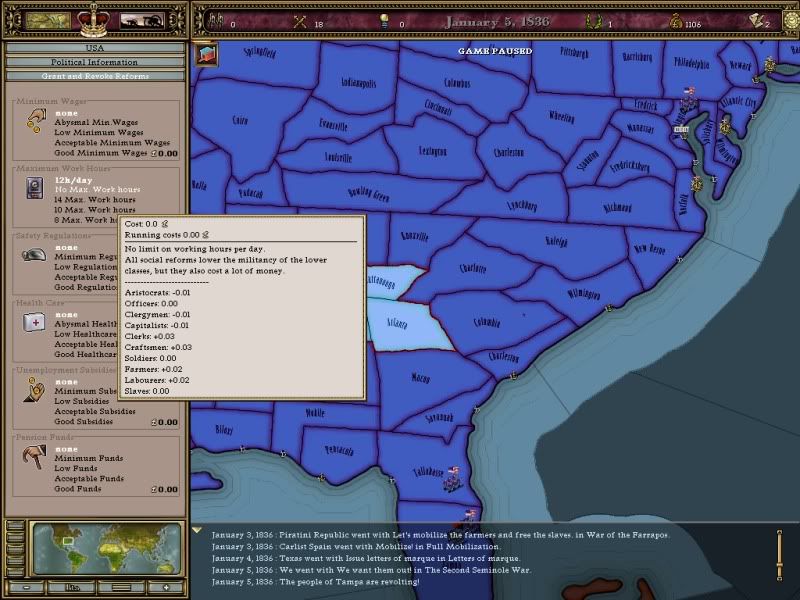
Task: Click the crown icon in top bar
Action: (95, 18)
